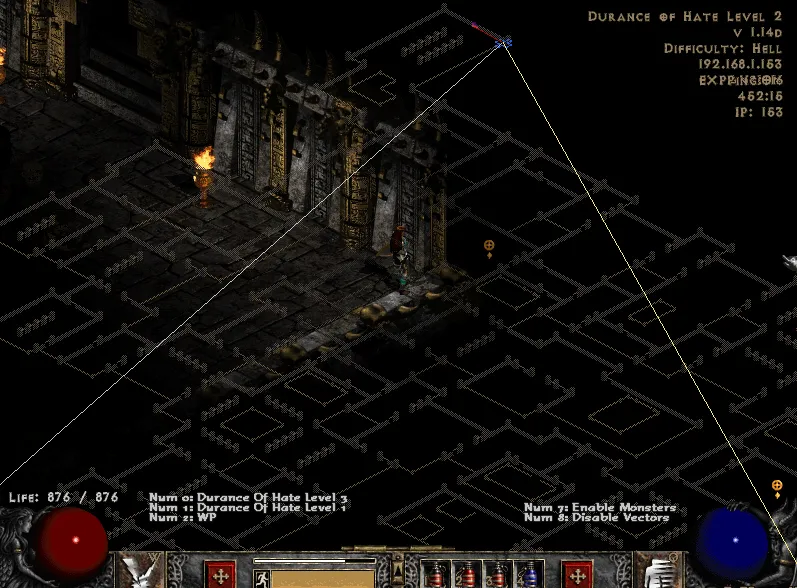Use the second red potion in belt

[x=466, y=574]
